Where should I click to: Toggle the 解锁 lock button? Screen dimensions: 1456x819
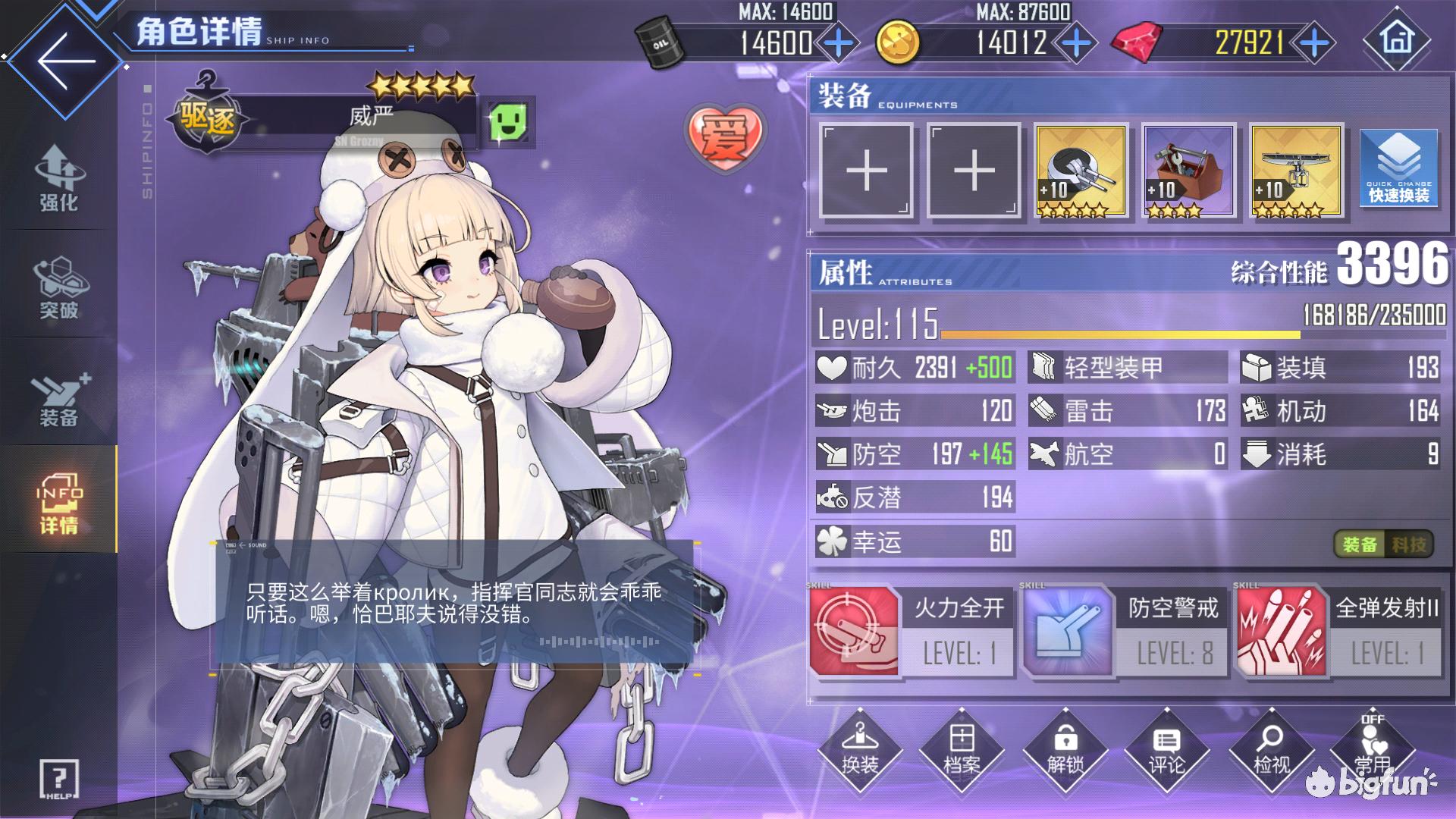tap(1065, 748)
